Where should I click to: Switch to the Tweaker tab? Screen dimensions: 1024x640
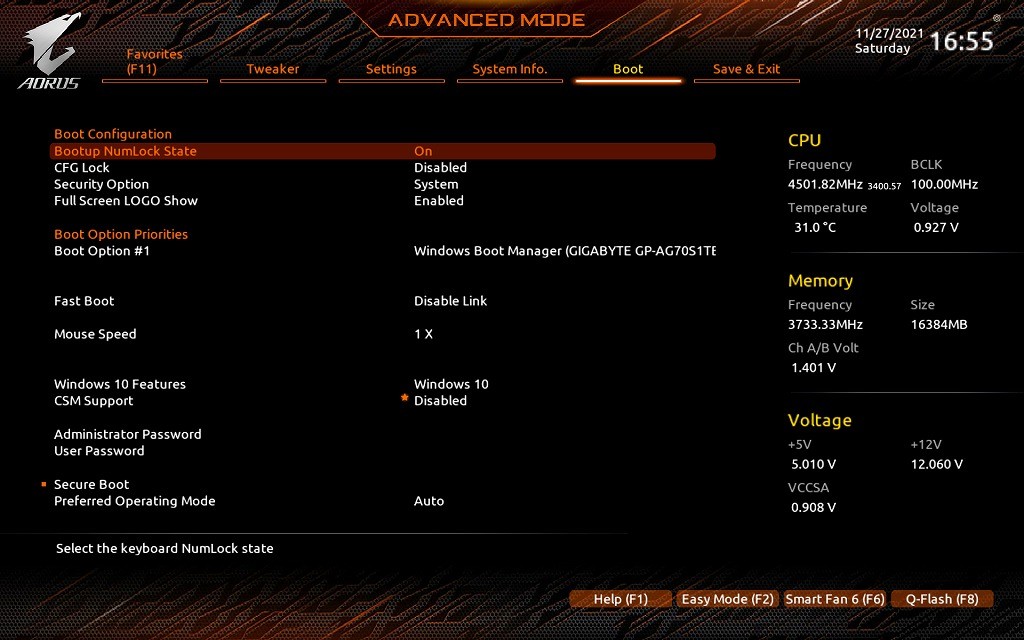point(273,69)
